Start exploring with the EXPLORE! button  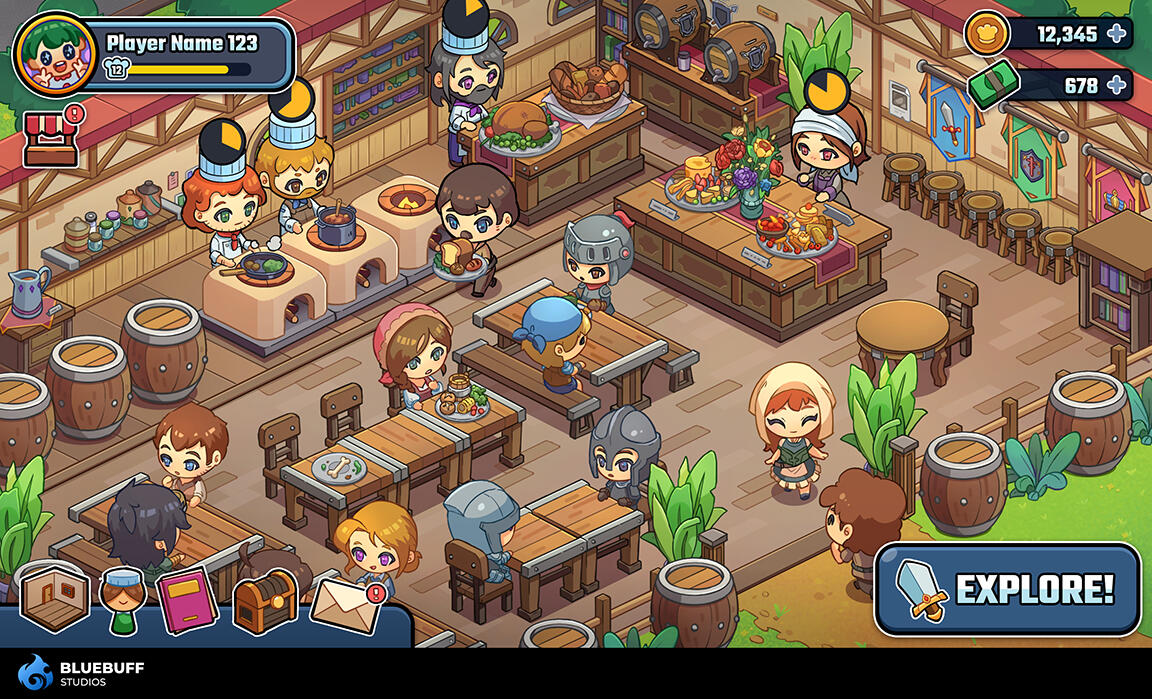click(1007, 589)
